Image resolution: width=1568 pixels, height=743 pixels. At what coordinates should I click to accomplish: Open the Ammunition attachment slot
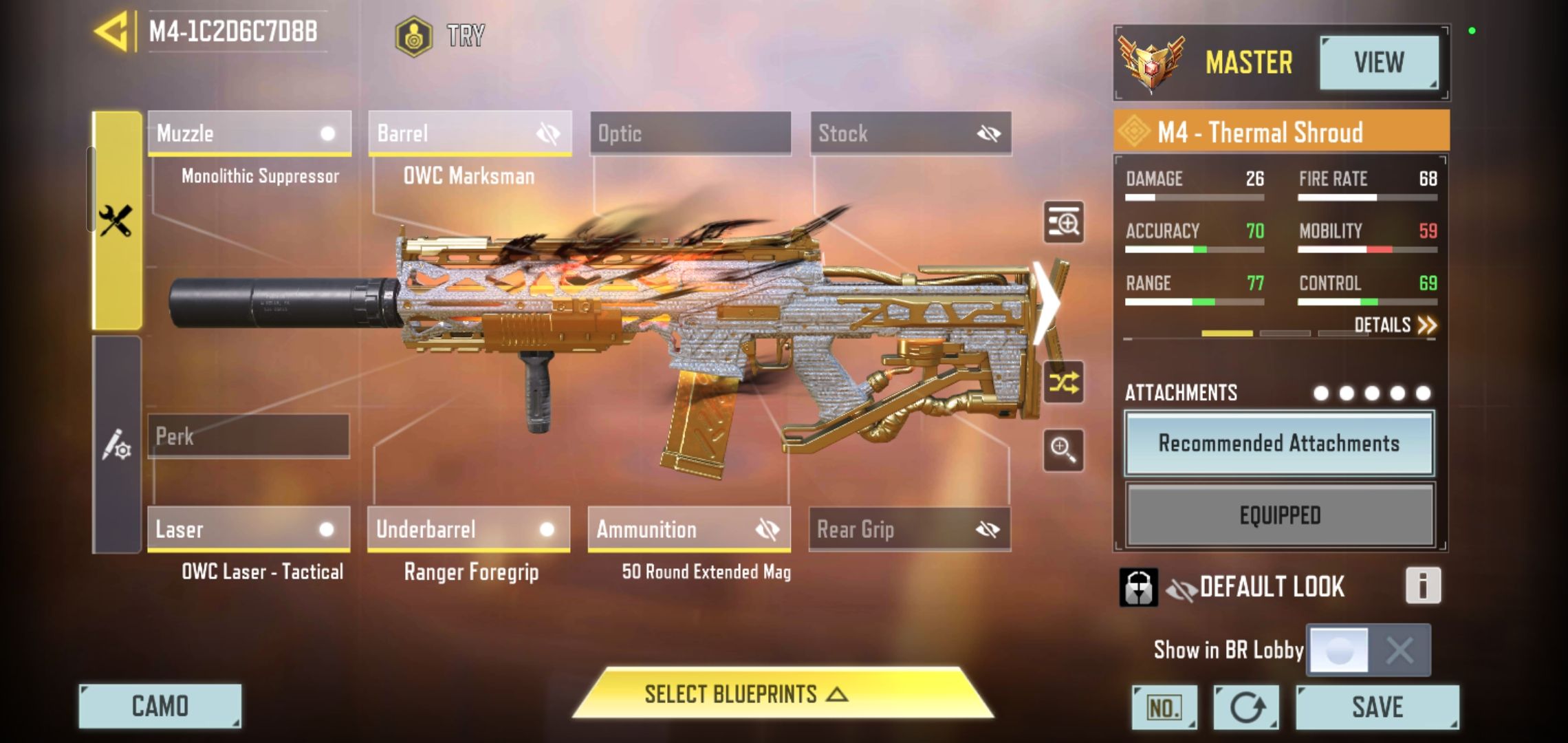[689, 529]
